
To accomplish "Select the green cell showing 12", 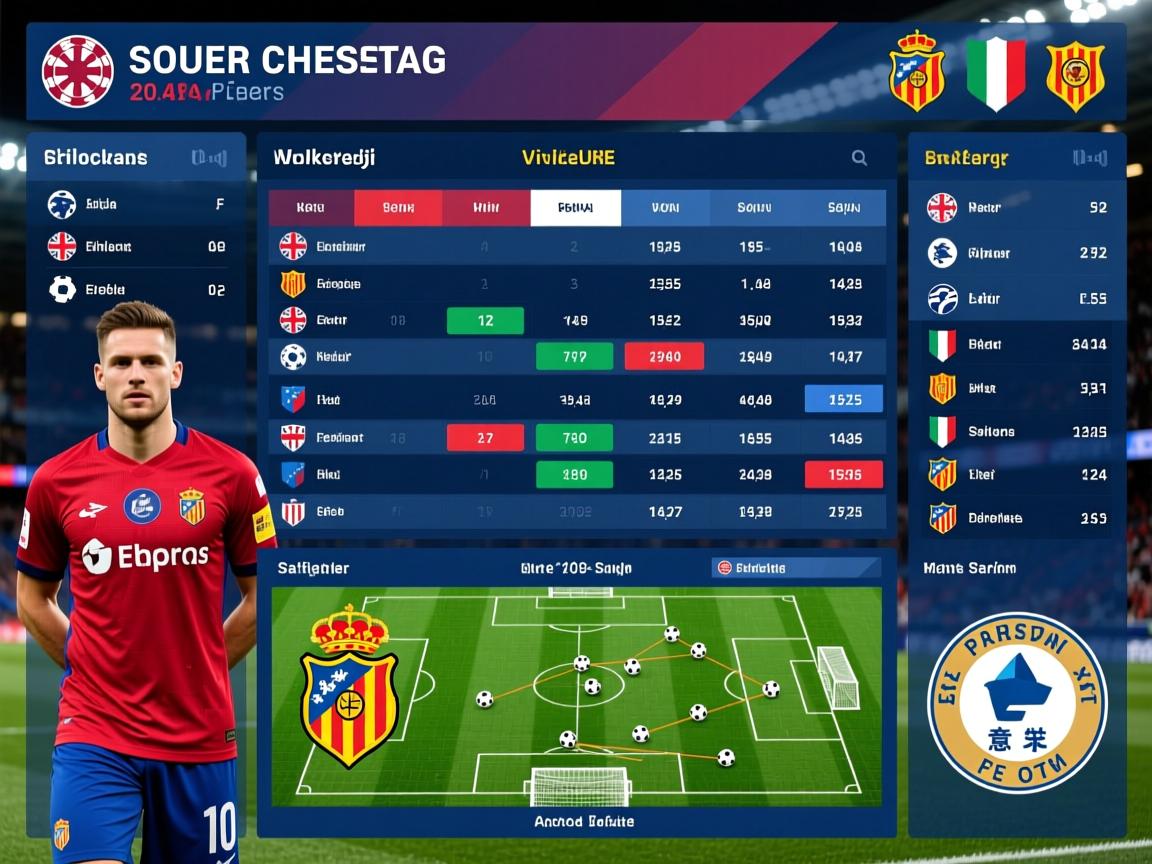I will pyautogui.click(x=485, y=320).
